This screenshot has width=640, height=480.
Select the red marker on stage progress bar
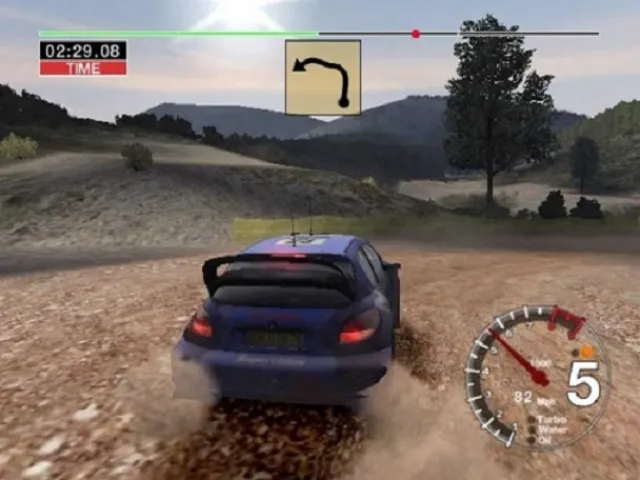[416, 34]
